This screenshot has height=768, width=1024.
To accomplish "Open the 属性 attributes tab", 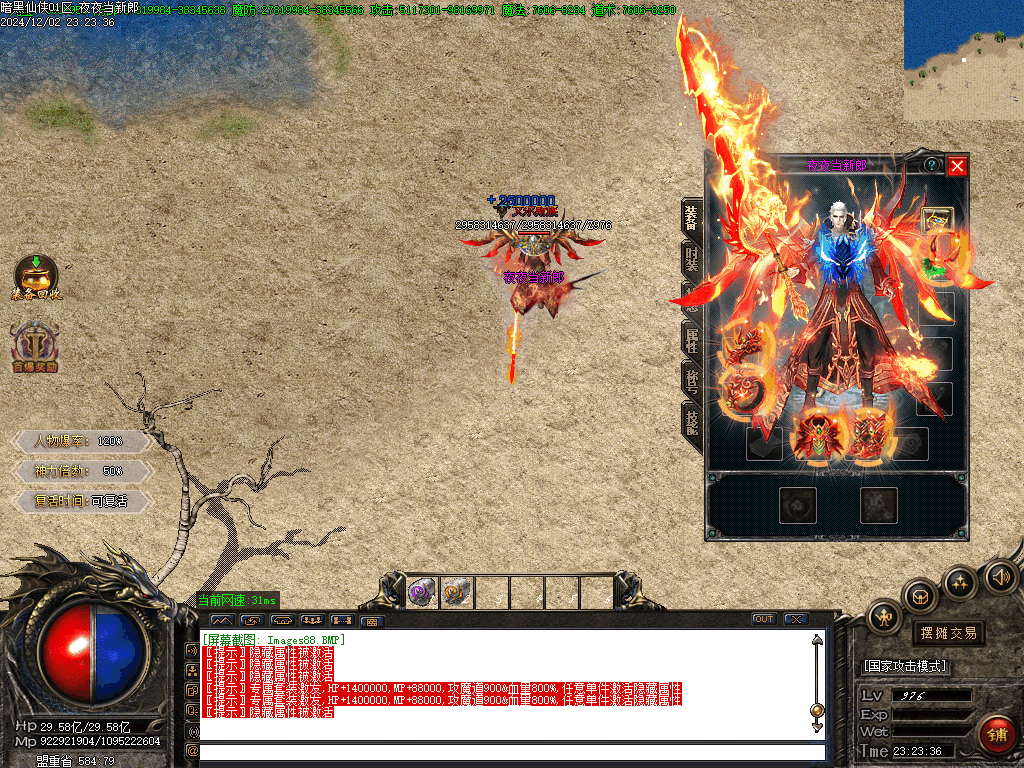I will pos(692,339).
